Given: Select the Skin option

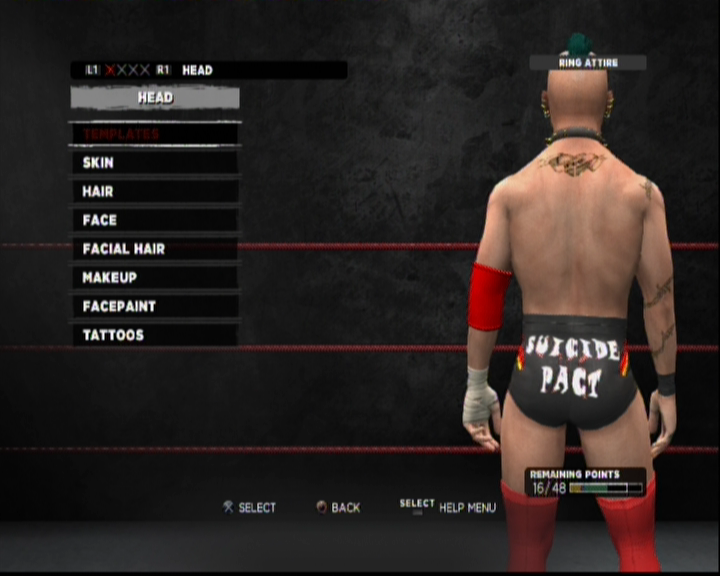Looking at the screenshot, I should [154, 163].
